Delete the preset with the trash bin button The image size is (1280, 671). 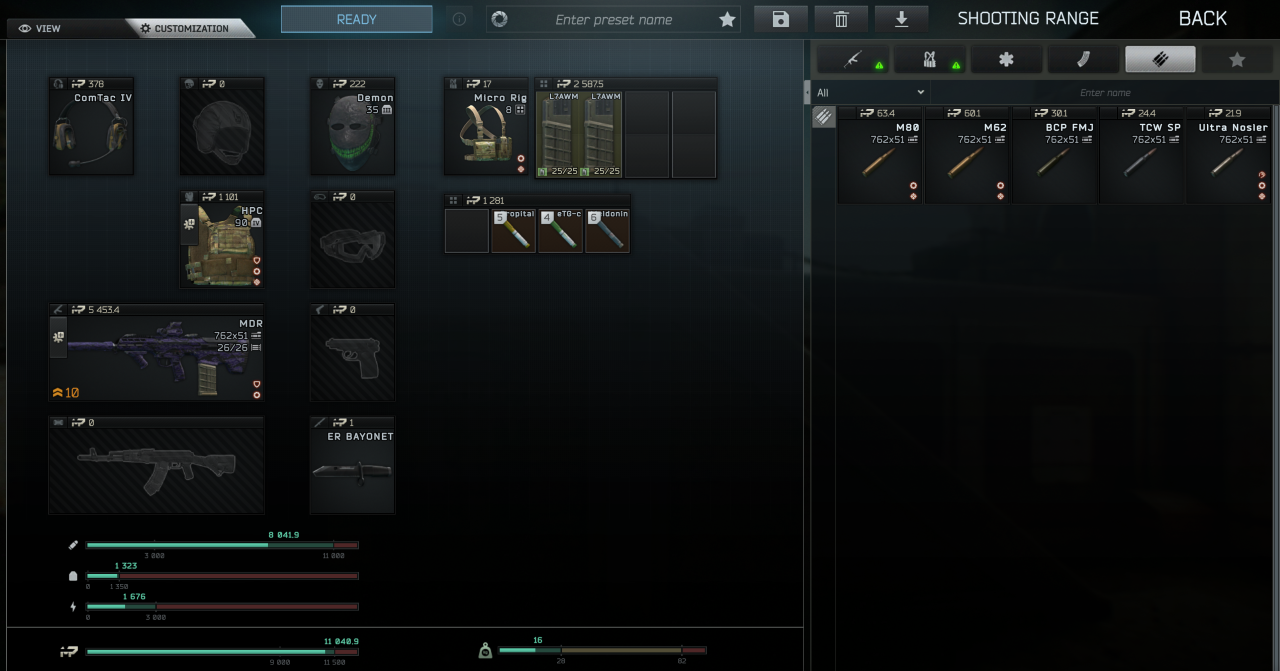point(841,19)
